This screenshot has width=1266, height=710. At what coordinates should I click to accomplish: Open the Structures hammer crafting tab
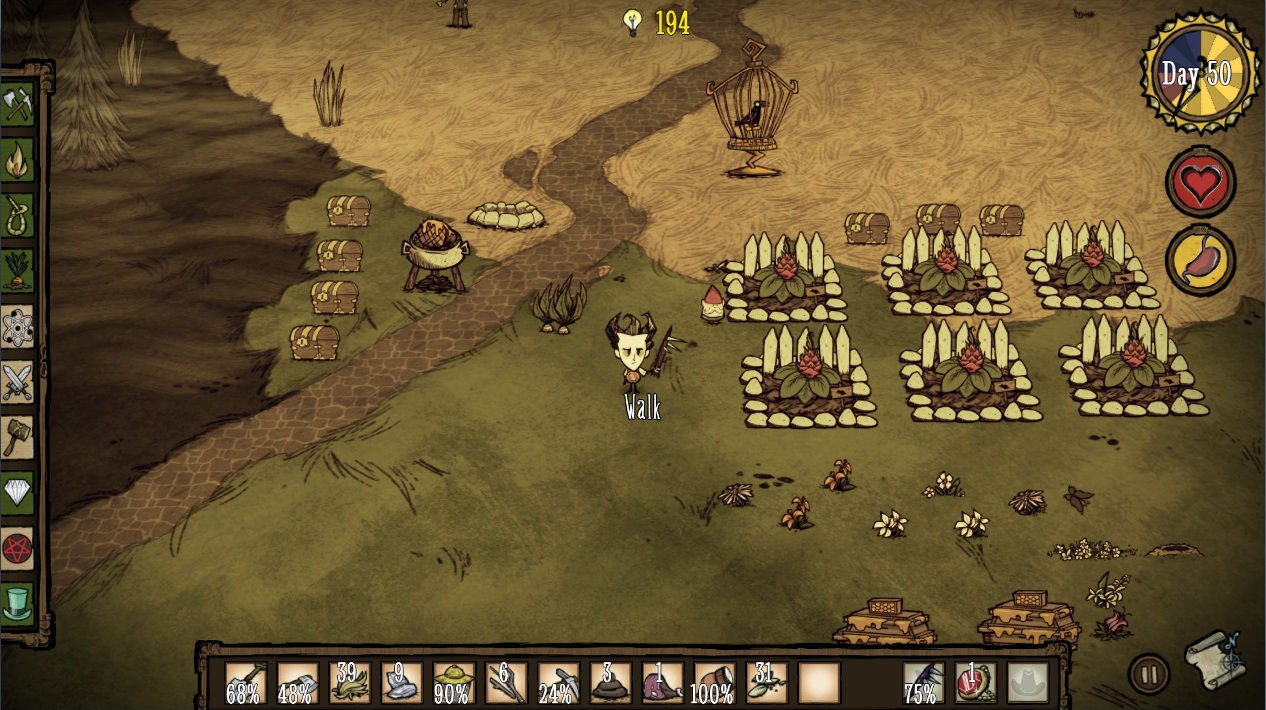pyautogui.click(x=18, y=437)
